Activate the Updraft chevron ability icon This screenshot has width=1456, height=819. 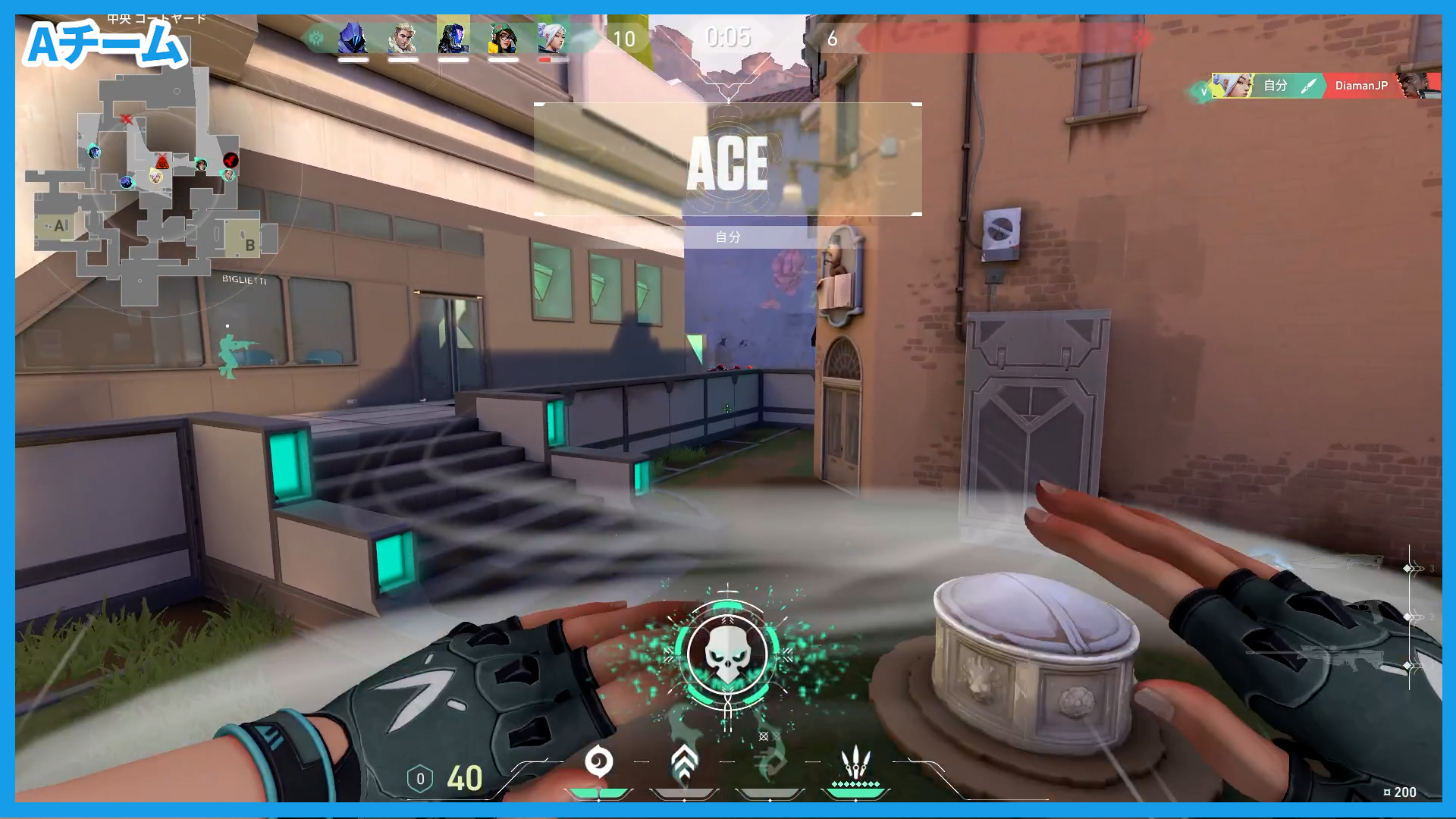pyautogui.click(x=684, y=762)
